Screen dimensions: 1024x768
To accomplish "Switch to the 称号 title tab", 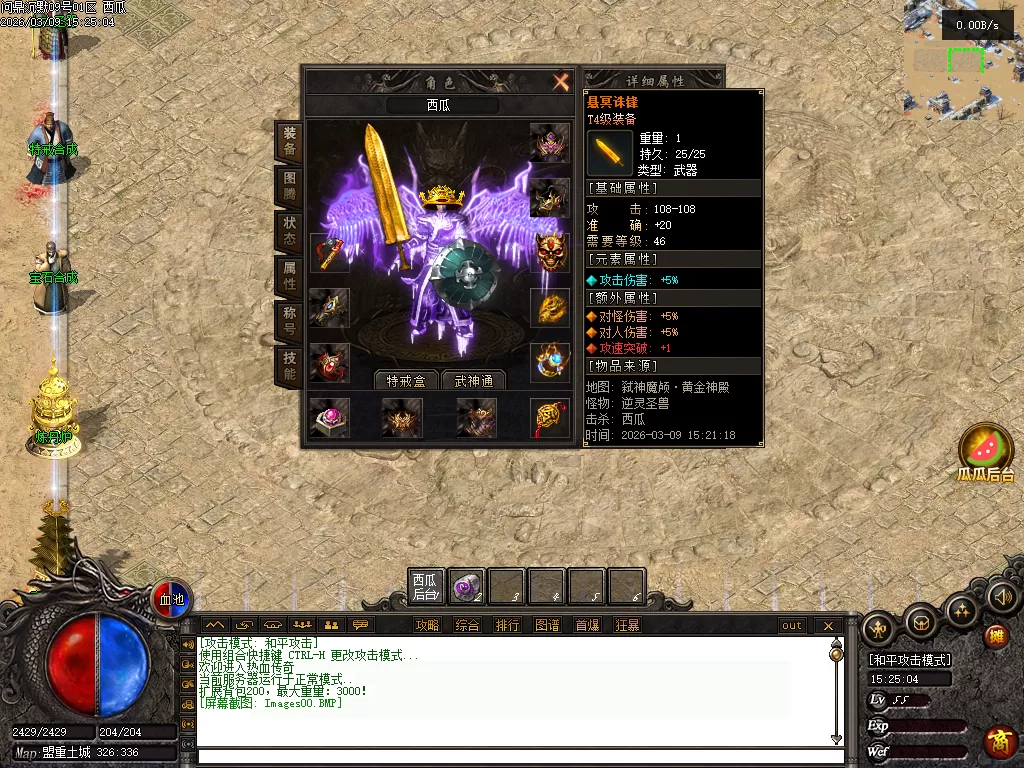I will (x=289, y=321).
